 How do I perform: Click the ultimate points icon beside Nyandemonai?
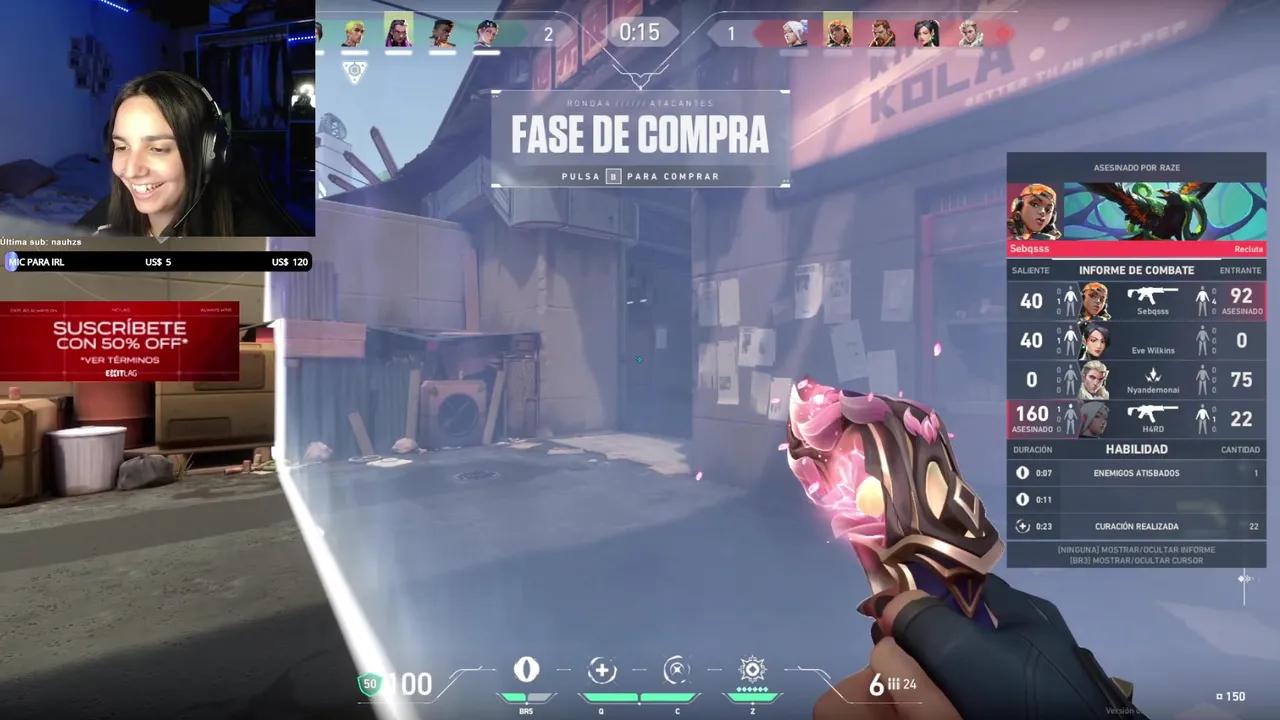point(1152,374)
